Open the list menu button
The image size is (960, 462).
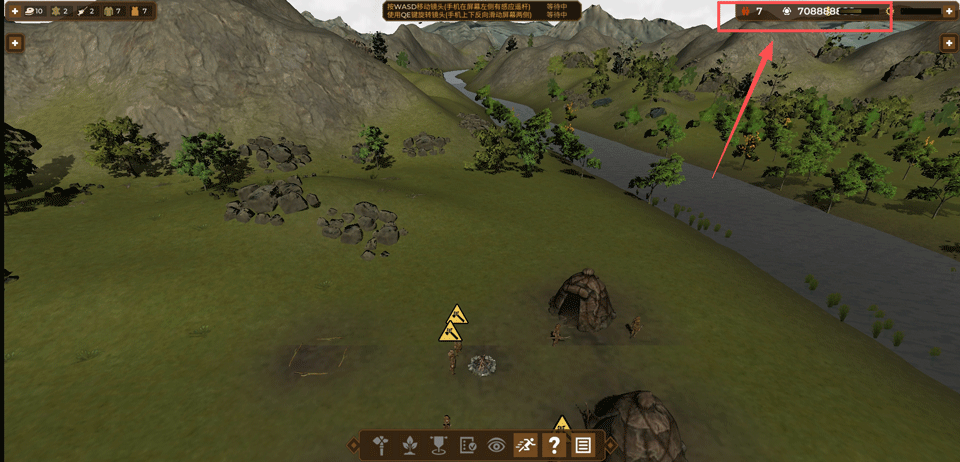coord(583,446)
